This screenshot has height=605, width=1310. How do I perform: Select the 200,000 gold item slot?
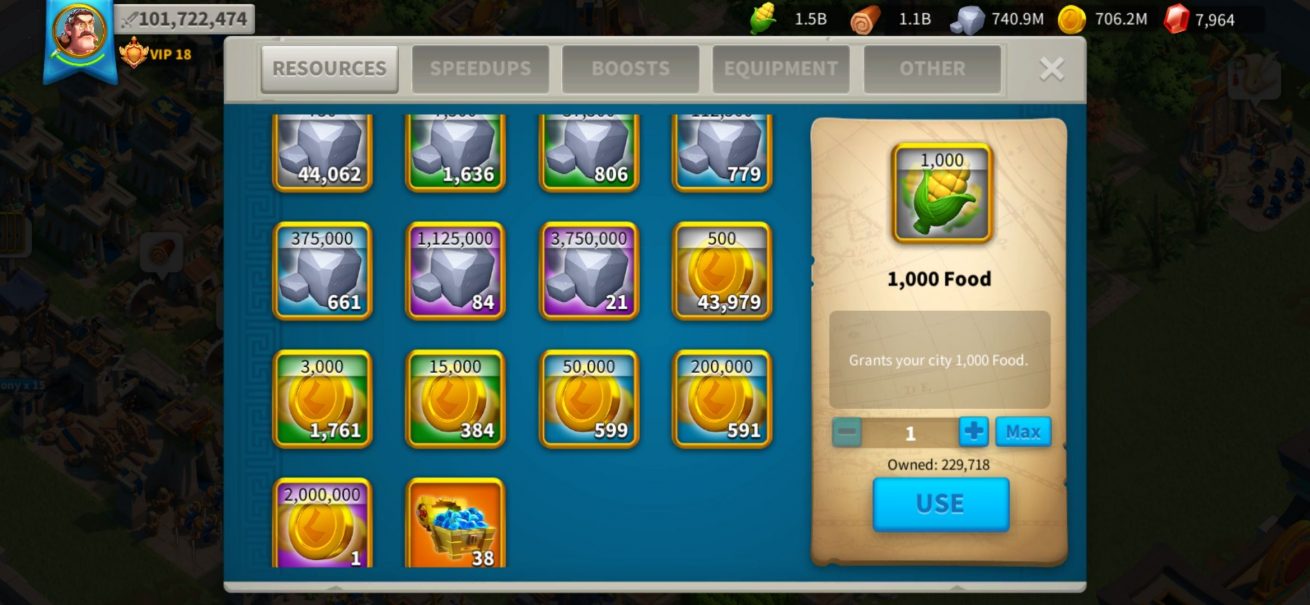pyautogui.click(x=722, y=399)
